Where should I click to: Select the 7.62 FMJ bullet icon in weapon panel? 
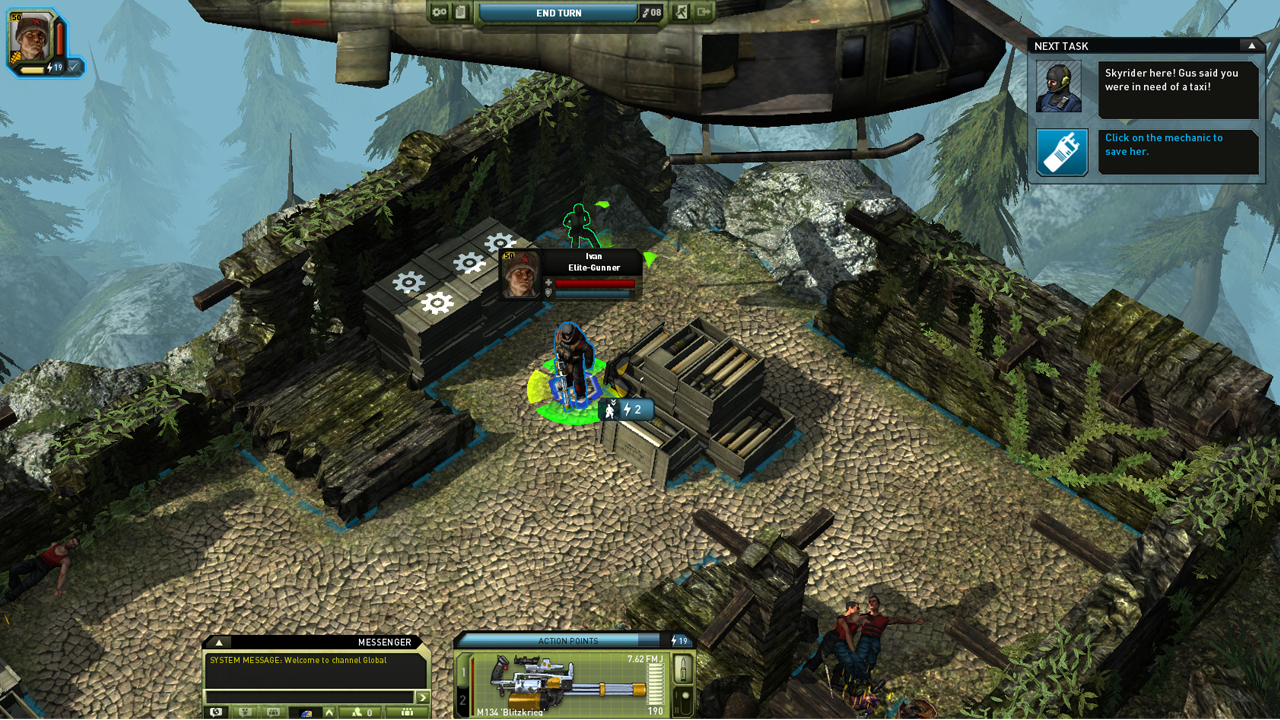[x=684, y=668]
